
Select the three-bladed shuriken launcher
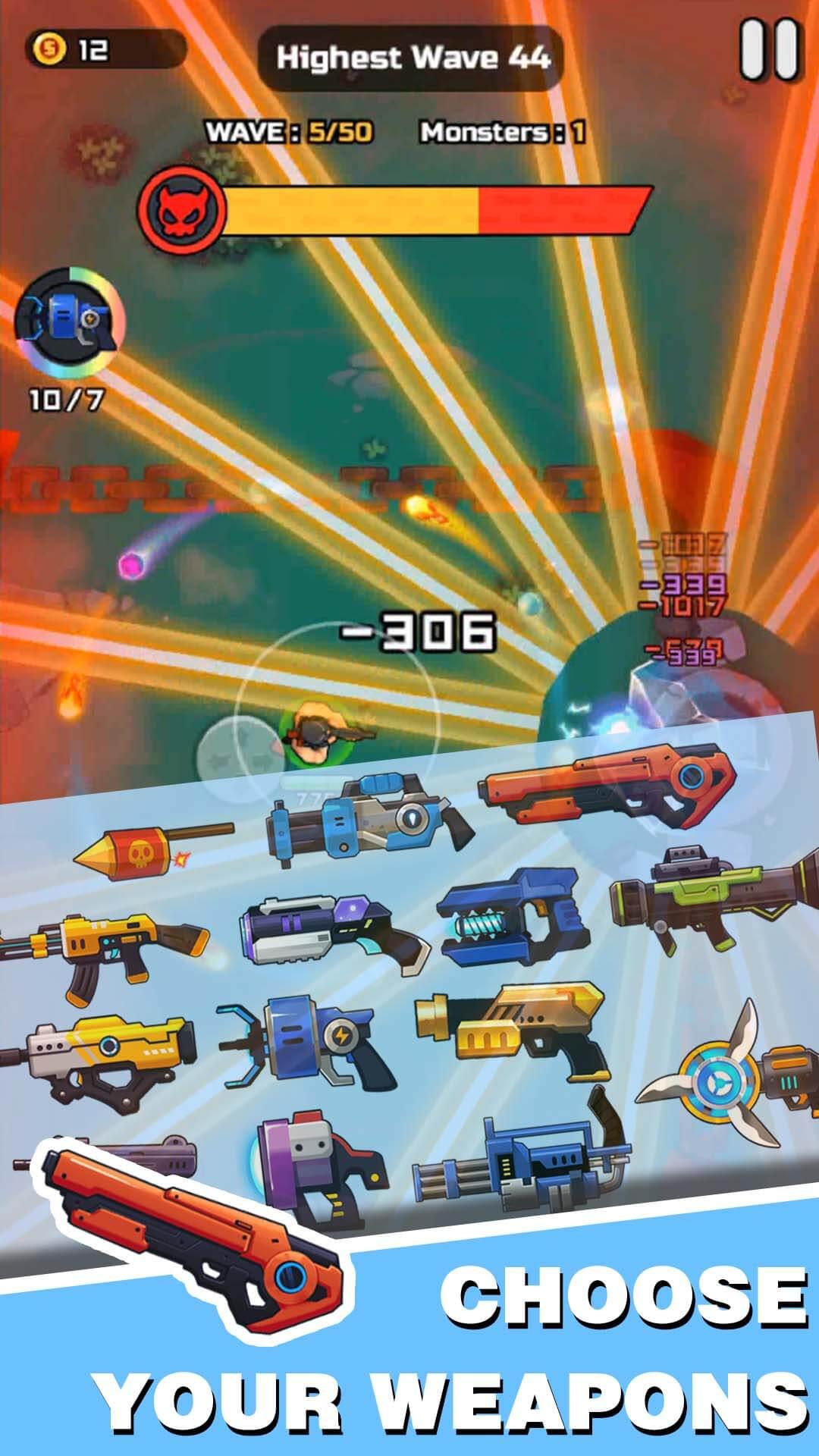click(720, 1076)
